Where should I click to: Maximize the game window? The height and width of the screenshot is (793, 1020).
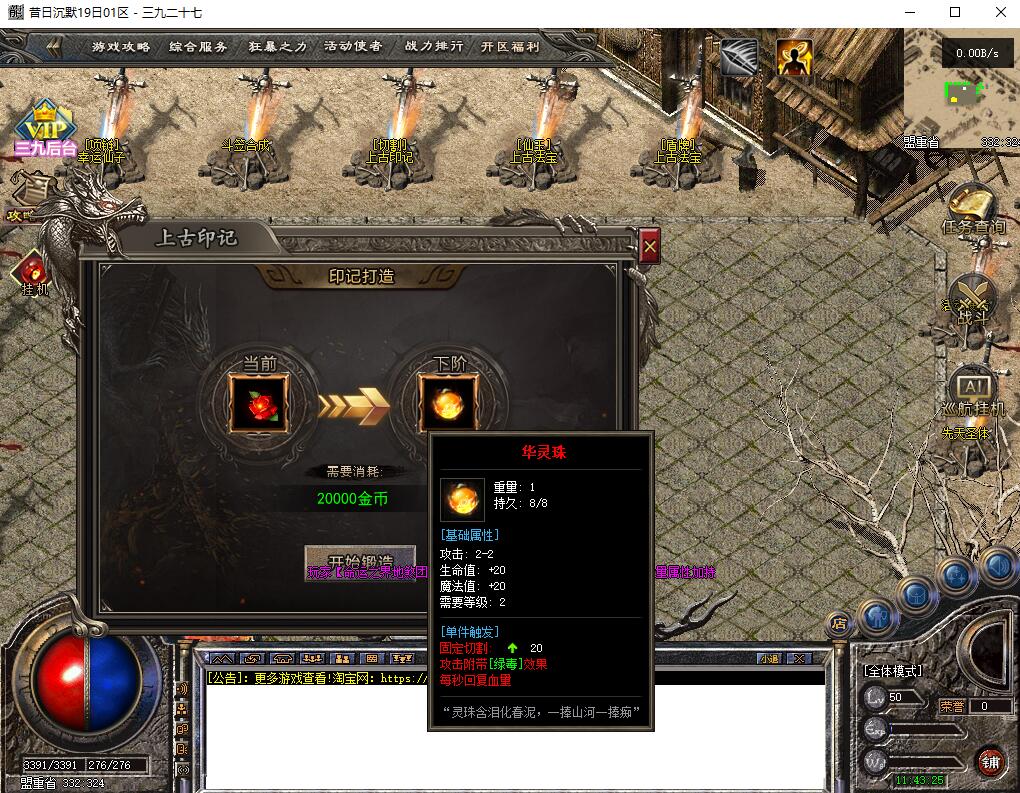click(955, 12)
